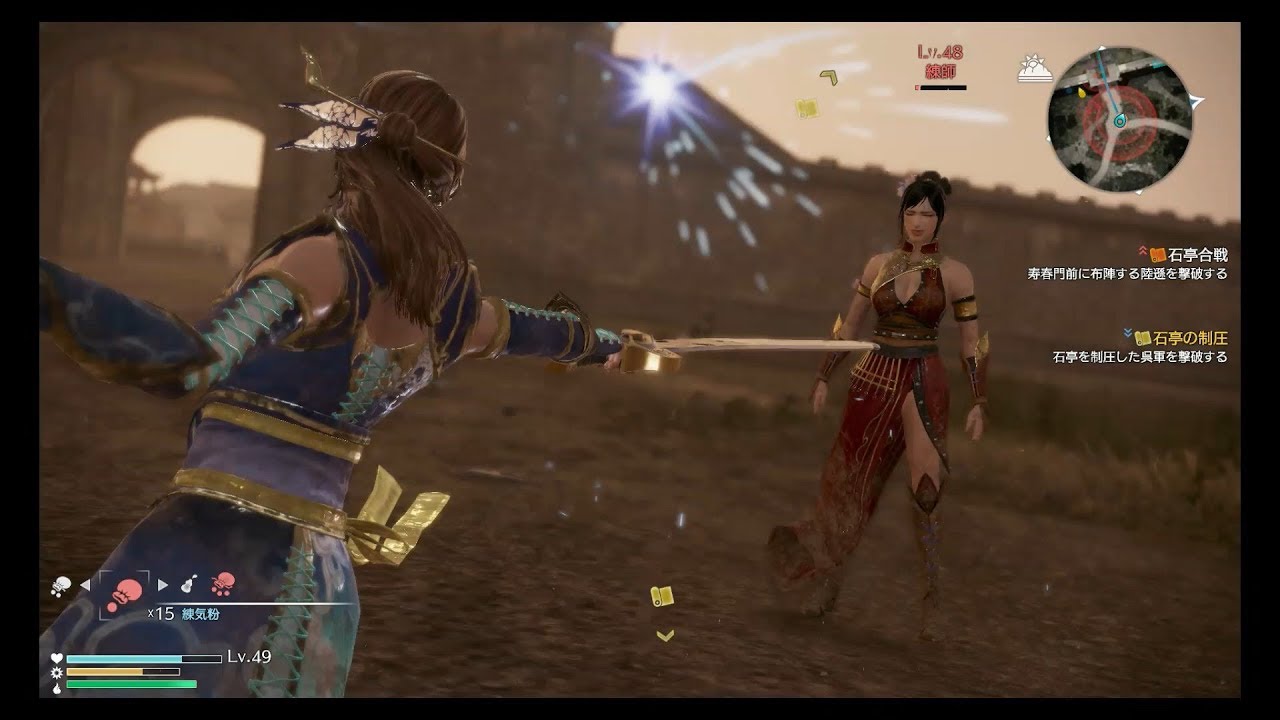Click the heart icon beside the health bar

pyautogui.click(x=56, y=657)
